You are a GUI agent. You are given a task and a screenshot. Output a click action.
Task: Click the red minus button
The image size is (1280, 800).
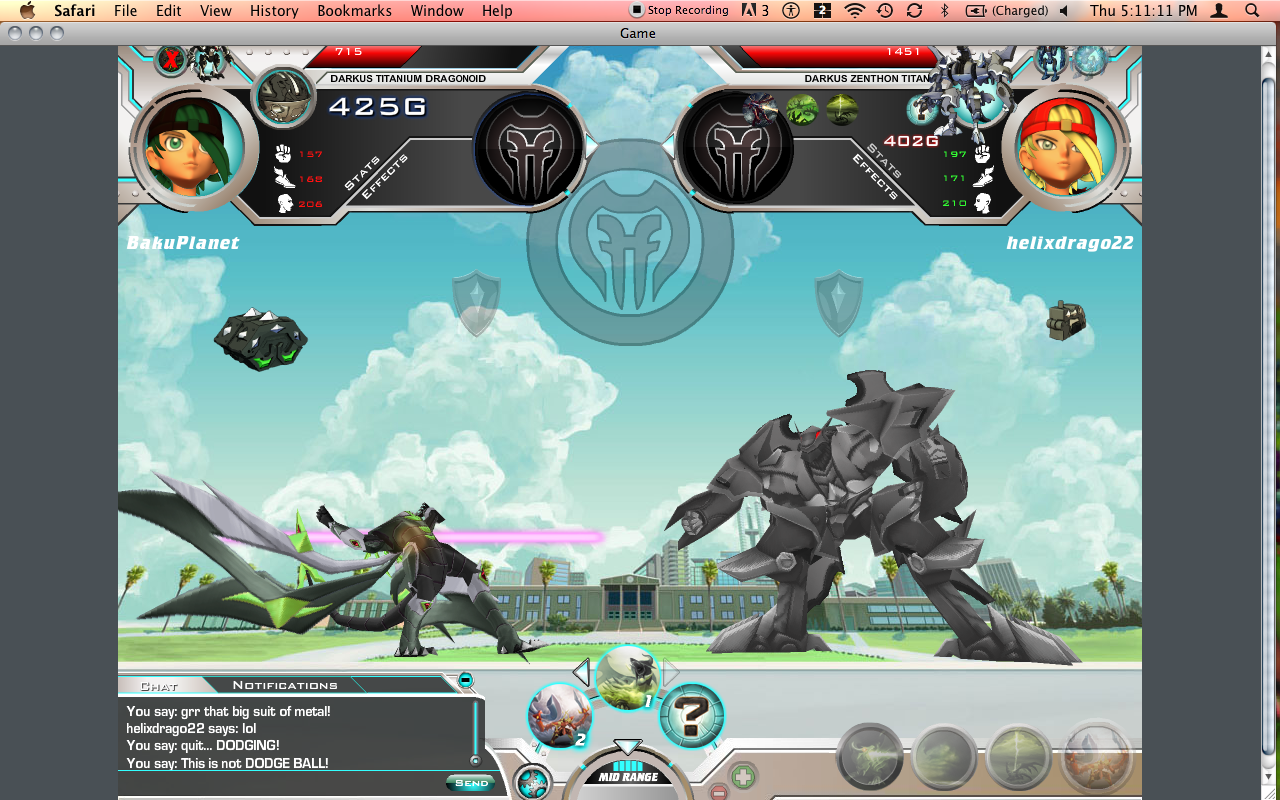pyautogui.click(x=718, y=792)
